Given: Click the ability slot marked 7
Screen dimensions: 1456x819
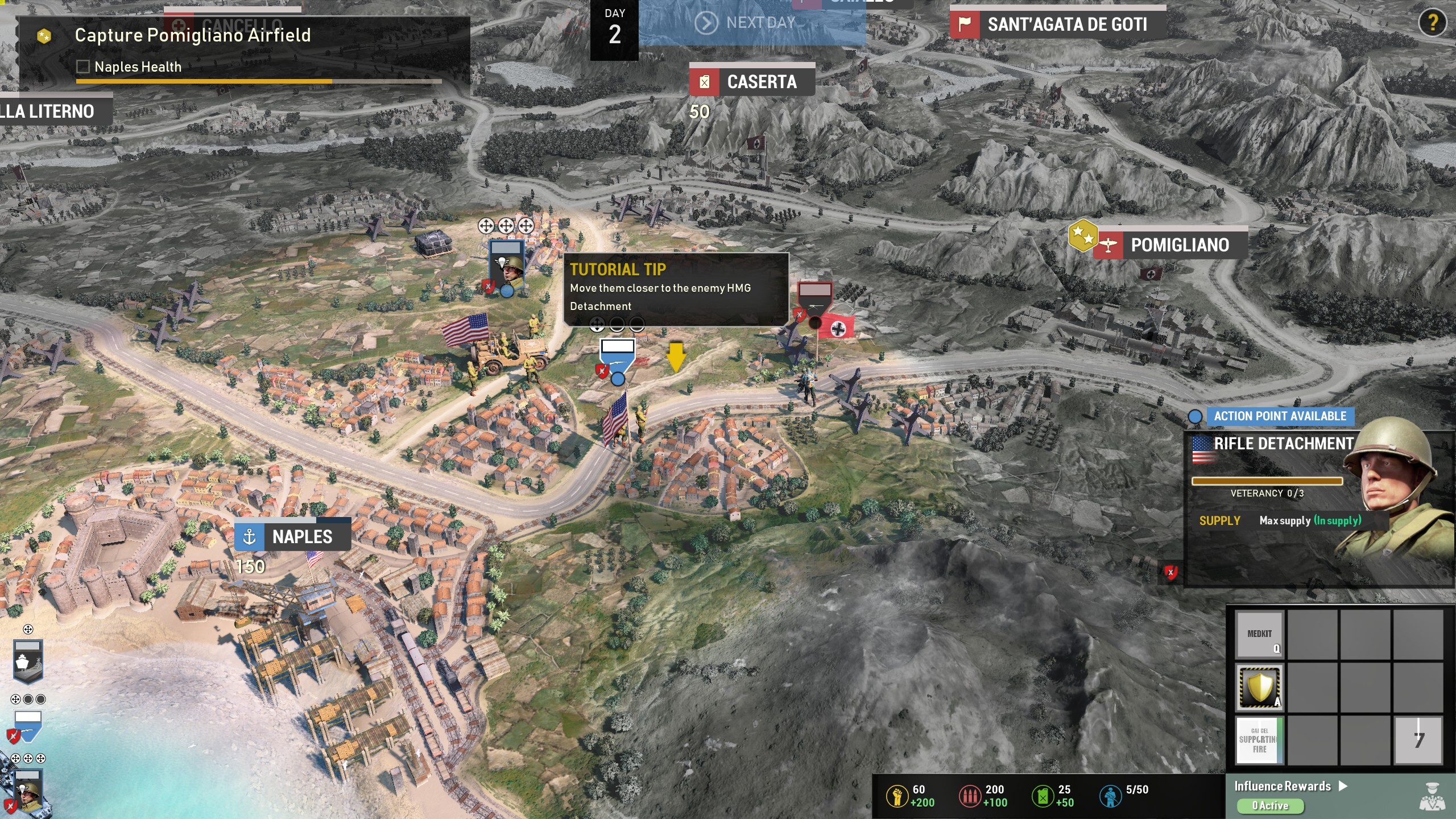Looking at the screenshot, I should 1418,740.
